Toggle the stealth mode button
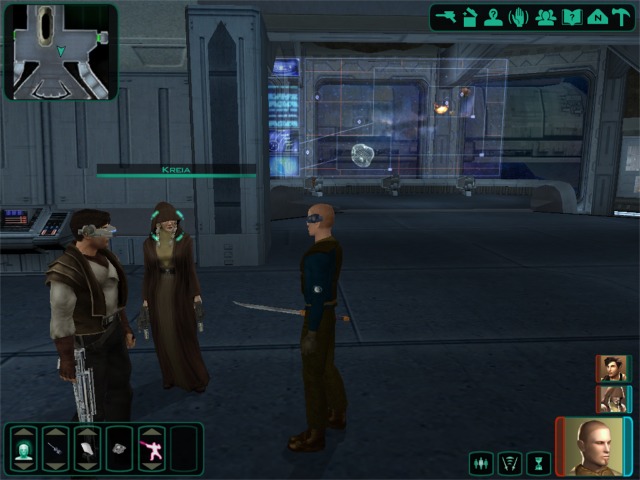Screen dimensions: 640x480 [x=511, y=463]
